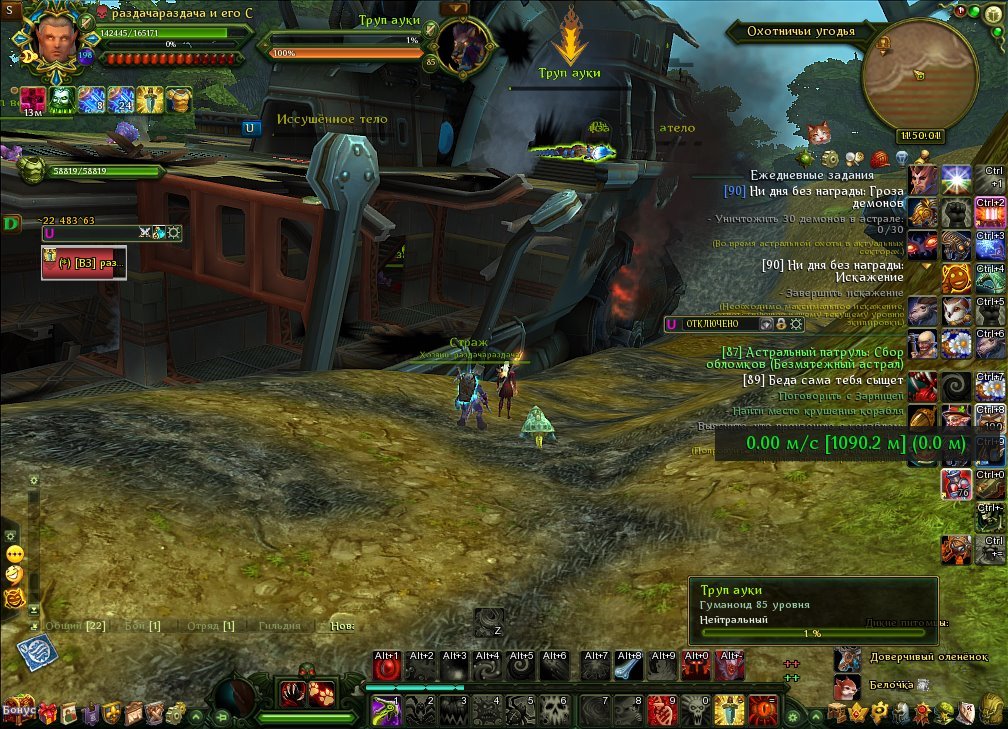Activate the green dragon ability in slot 1
Viewport: 1008px width, 729px height.
pos(387,709)
